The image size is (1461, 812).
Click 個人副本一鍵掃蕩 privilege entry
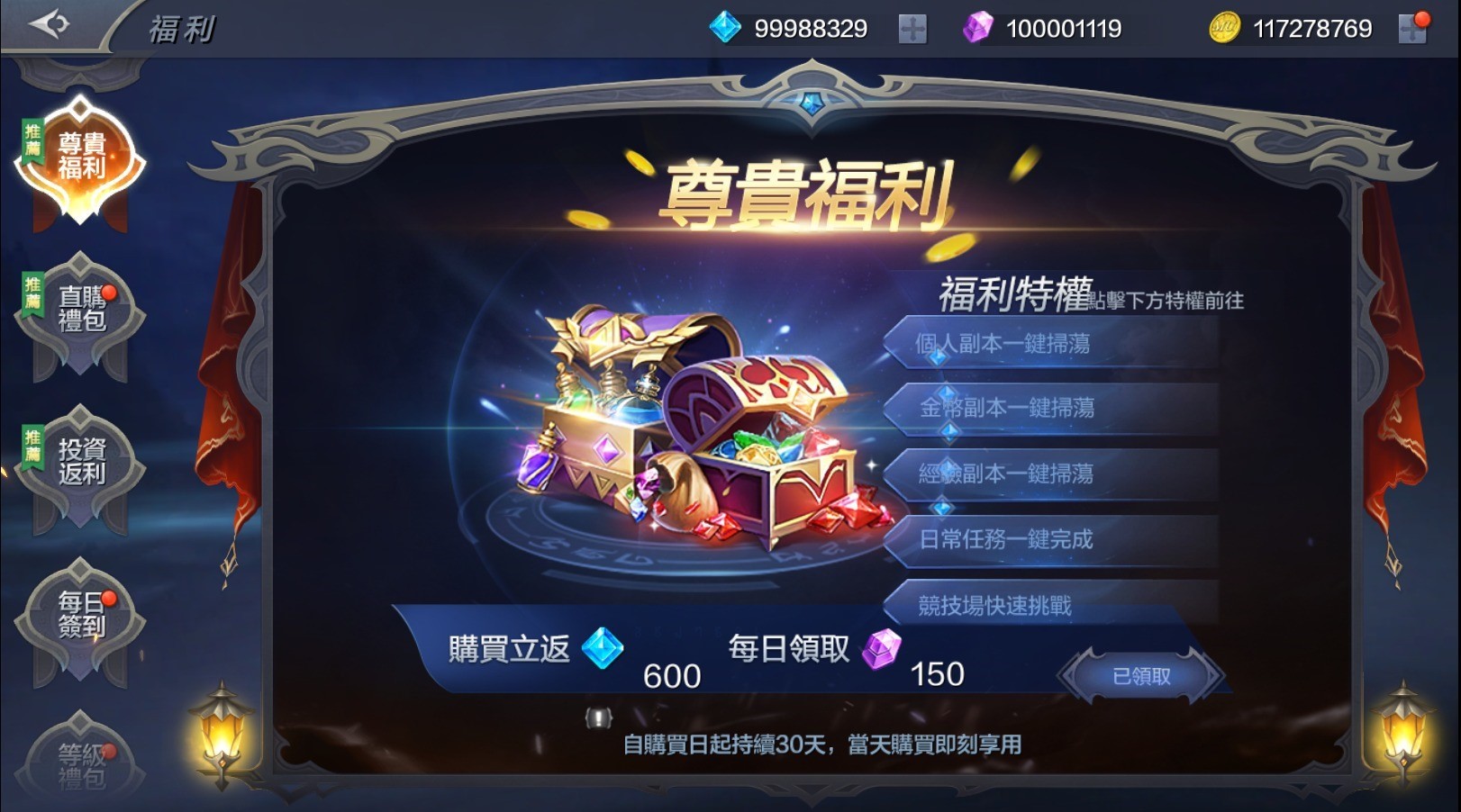click(1054, 345)
